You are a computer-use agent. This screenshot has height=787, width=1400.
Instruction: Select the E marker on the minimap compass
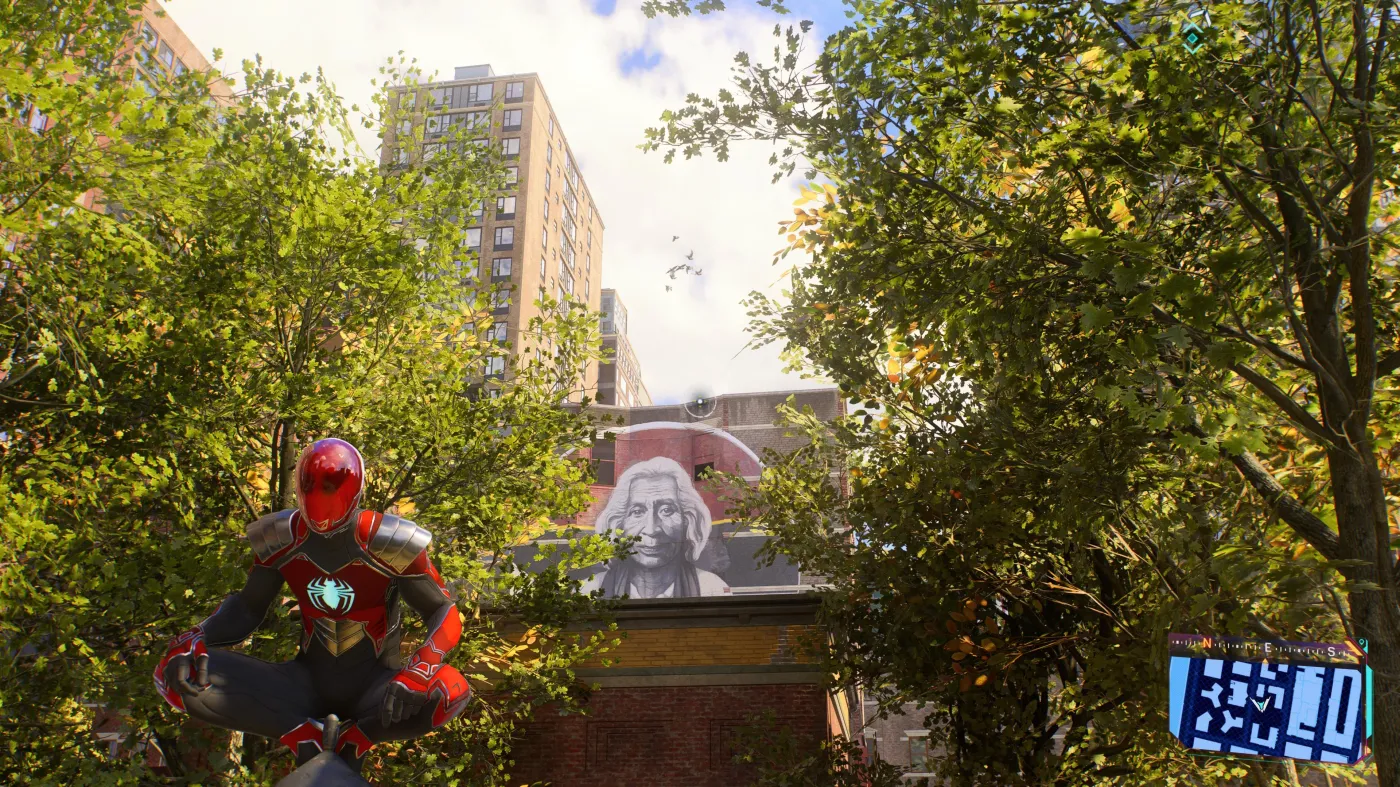pyautogui.click(x=1267, y=648)
